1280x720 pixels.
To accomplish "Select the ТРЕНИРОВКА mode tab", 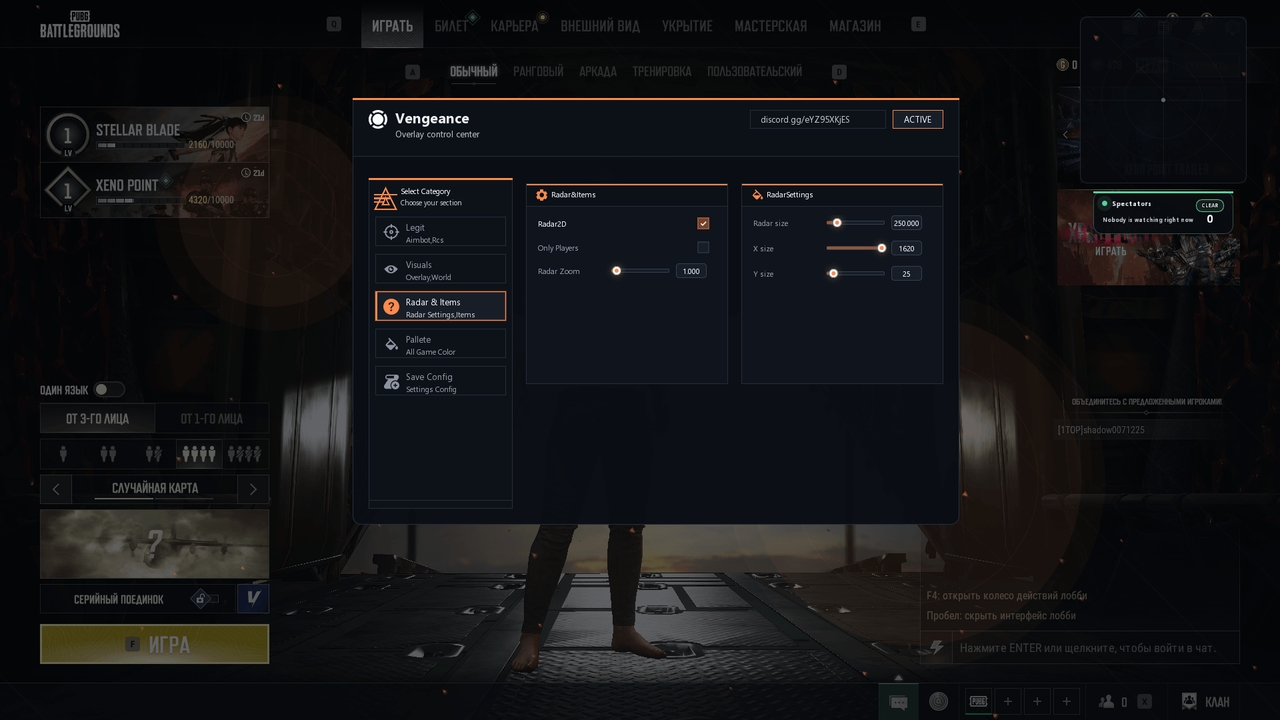I will point(661,71).
